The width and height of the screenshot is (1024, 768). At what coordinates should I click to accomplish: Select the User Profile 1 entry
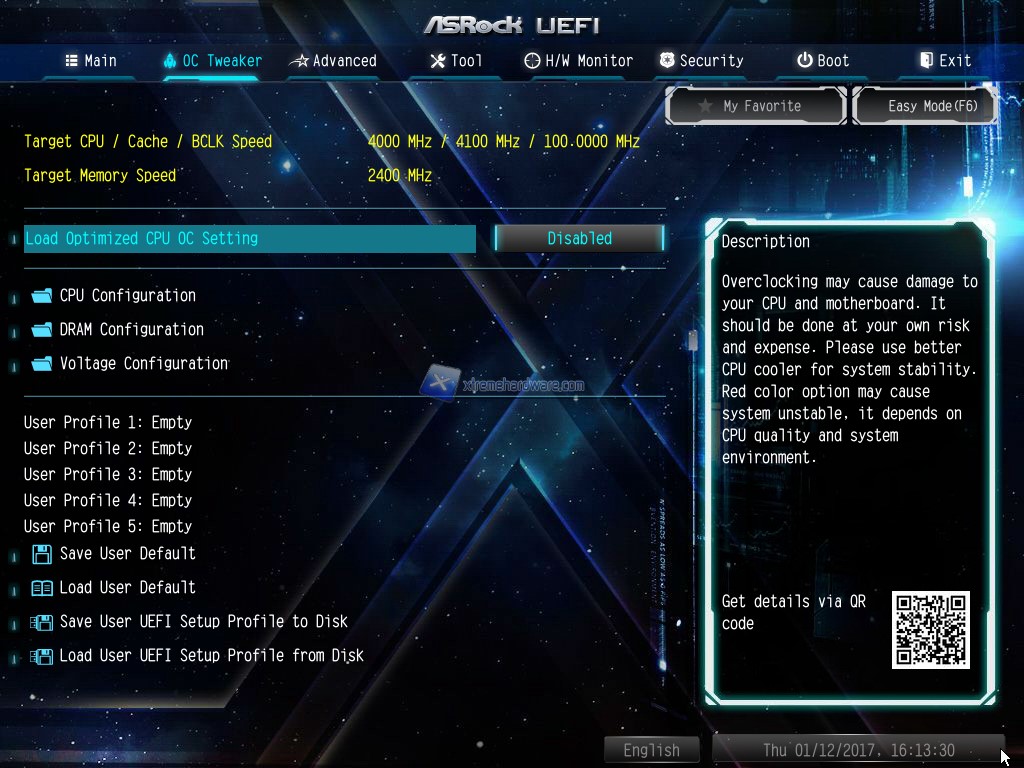(108, 423)
